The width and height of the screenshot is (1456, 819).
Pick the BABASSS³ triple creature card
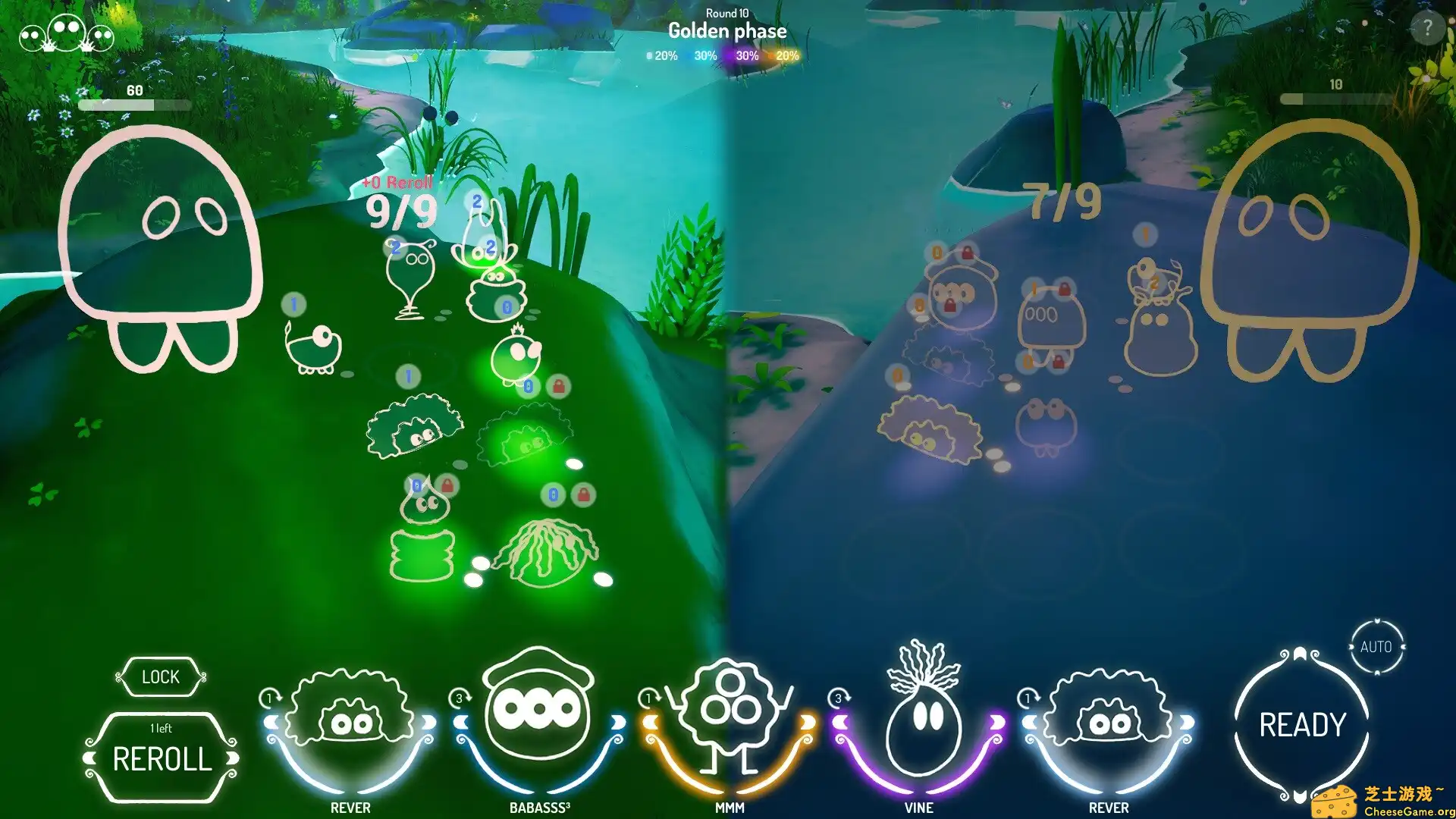pyautogui.click(x=538, y=720)
